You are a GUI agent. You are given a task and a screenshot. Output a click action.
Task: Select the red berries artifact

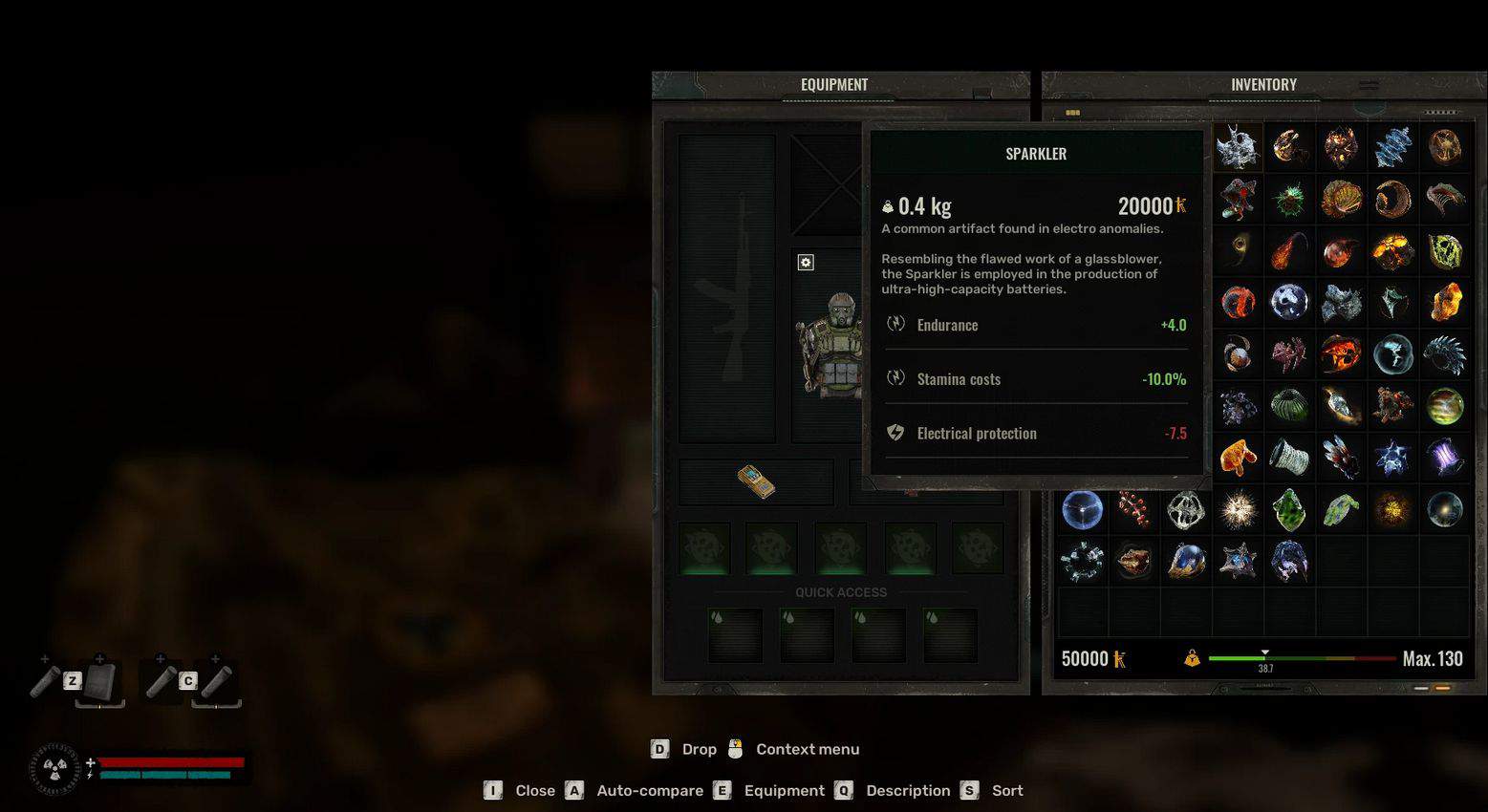pyautogui.click(x=1134, y=510)
